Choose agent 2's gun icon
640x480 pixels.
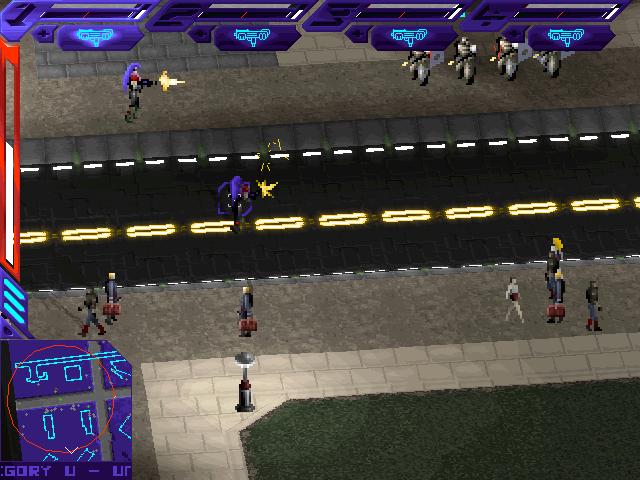point(252,37)
